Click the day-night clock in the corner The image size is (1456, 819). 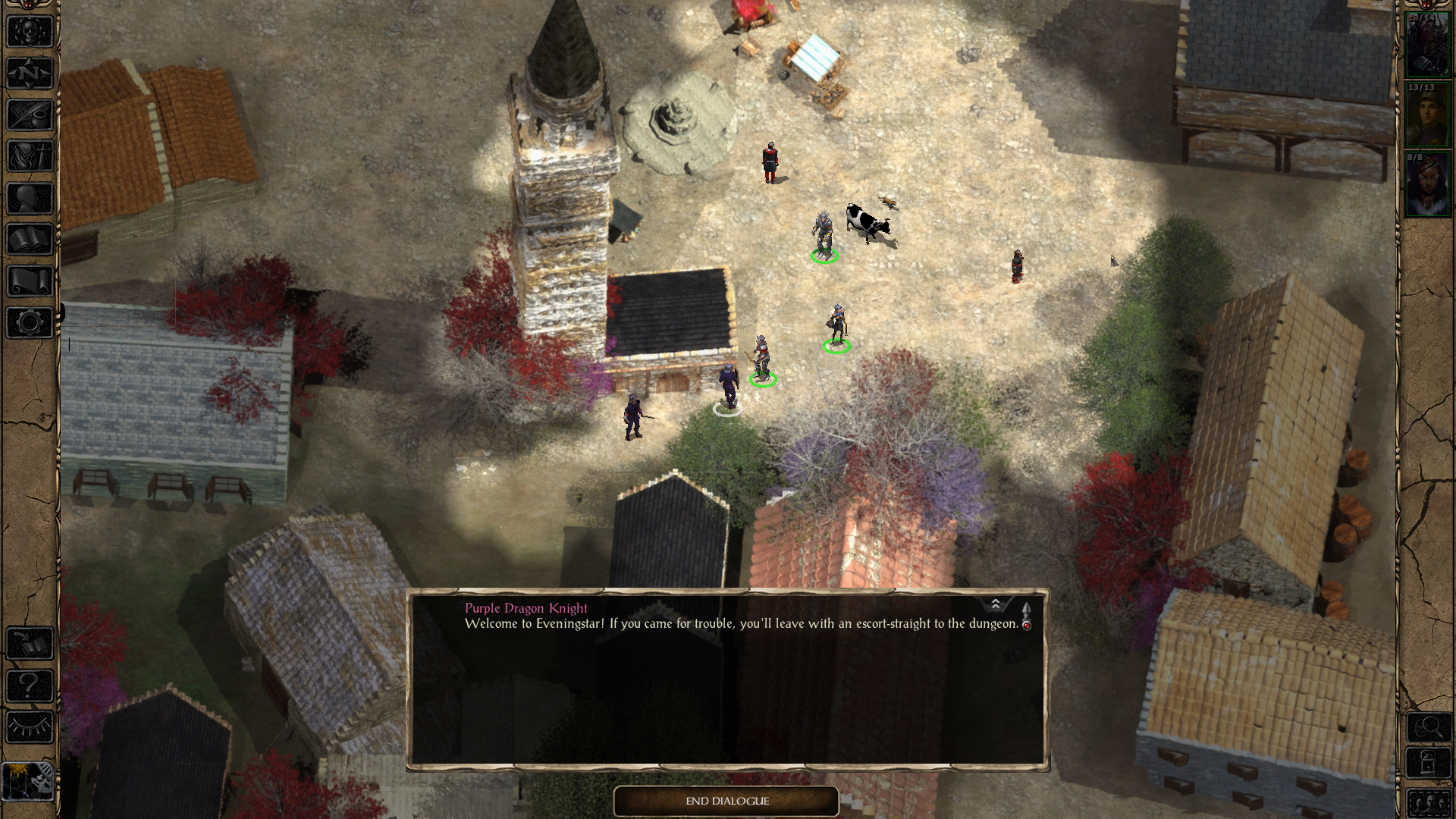[28, 781]
